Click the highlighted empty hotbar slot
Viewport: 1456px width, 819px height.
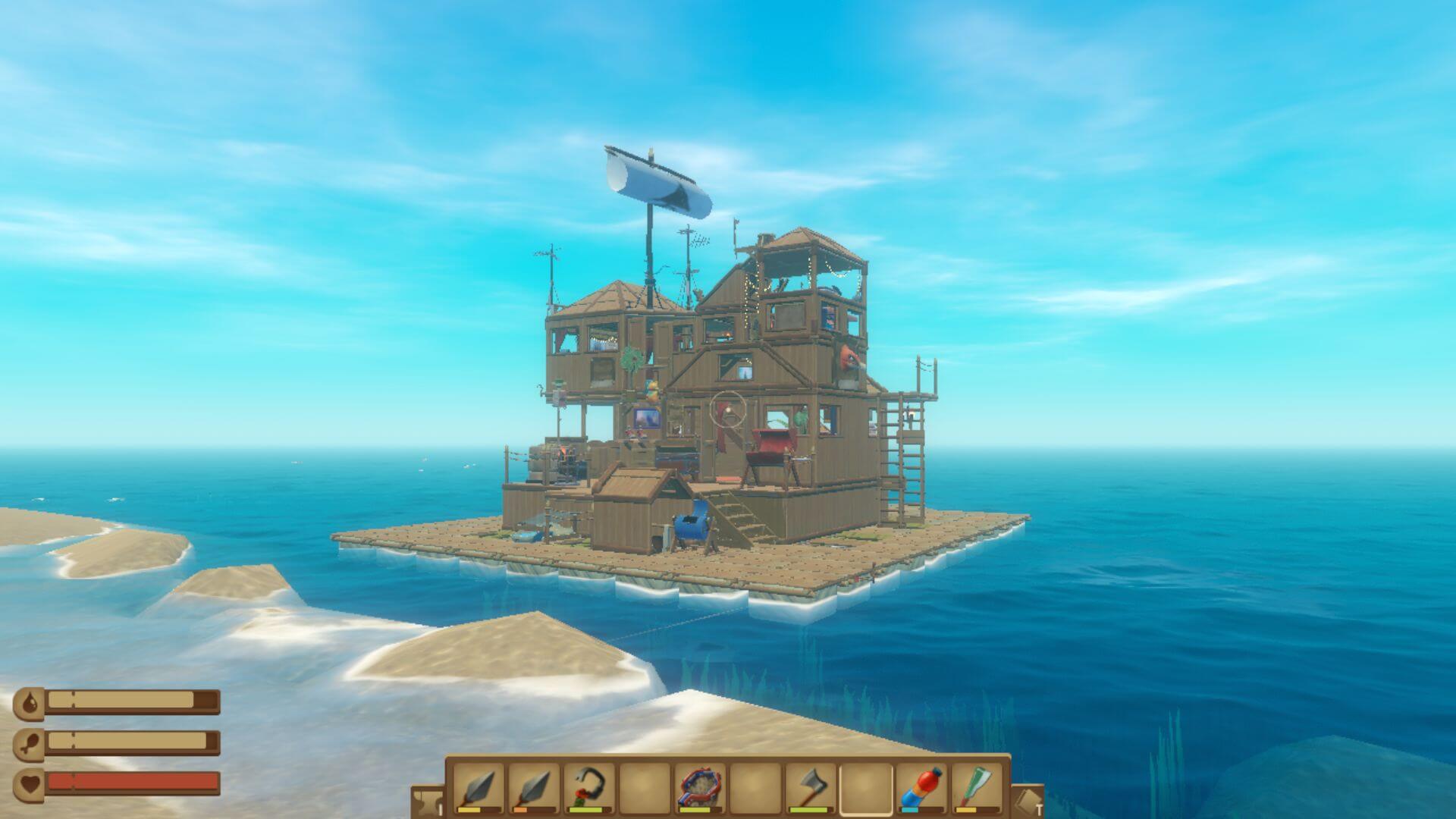[866, 789]
